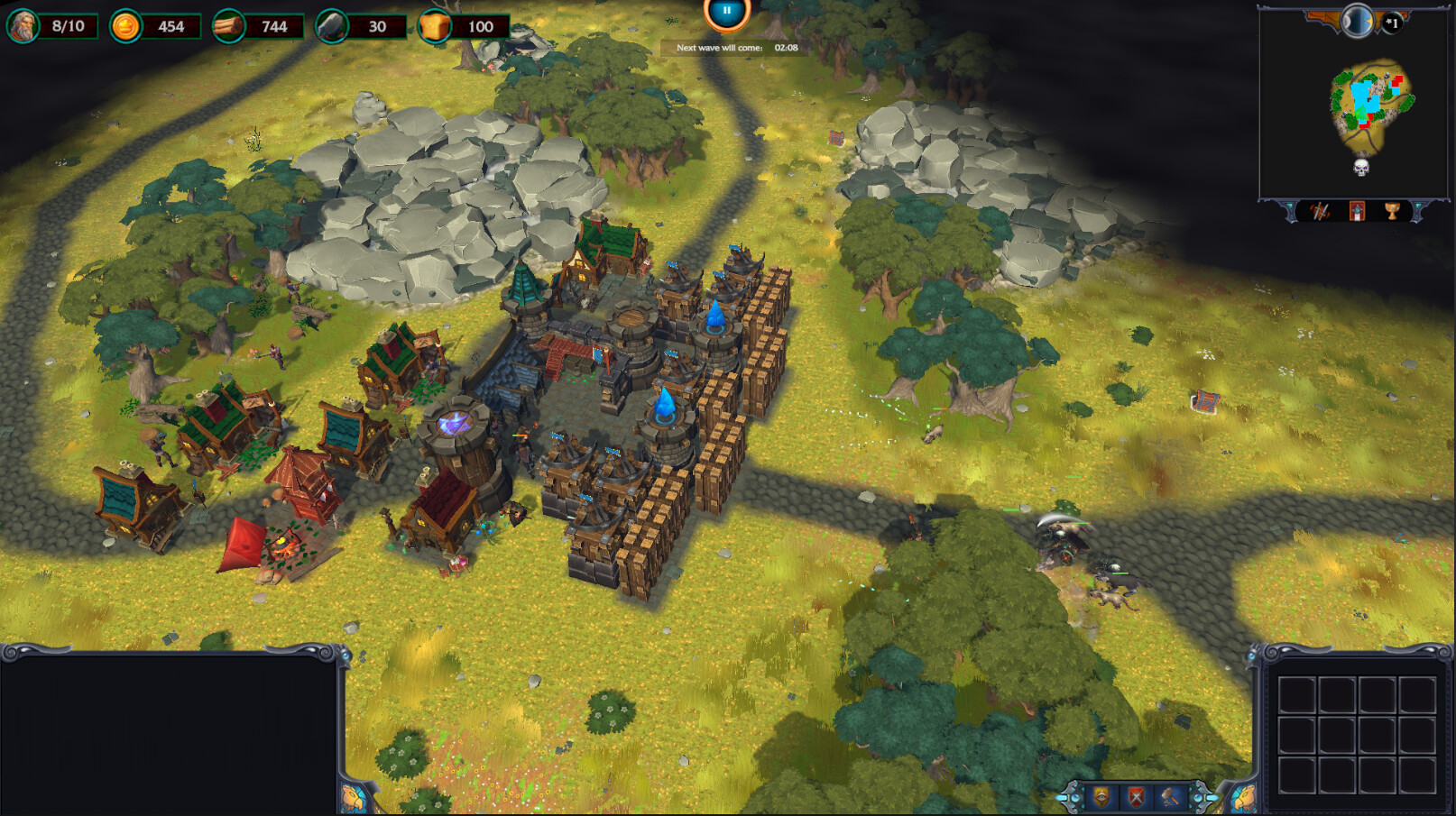The width and height of the screenshot is (1456, 816).
Task: Click the crossed swords icon below the minimap
Action: 1320,210
